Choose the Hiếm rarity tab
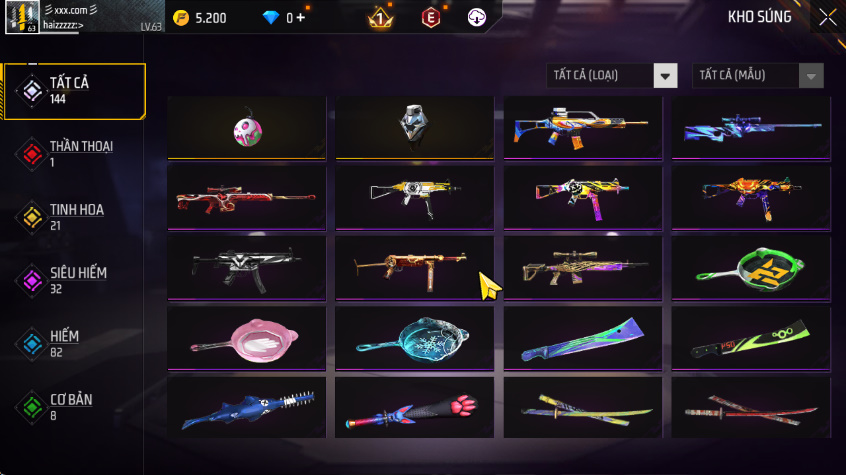The height and width of the screenshot is (475, 846). point(74,343)
